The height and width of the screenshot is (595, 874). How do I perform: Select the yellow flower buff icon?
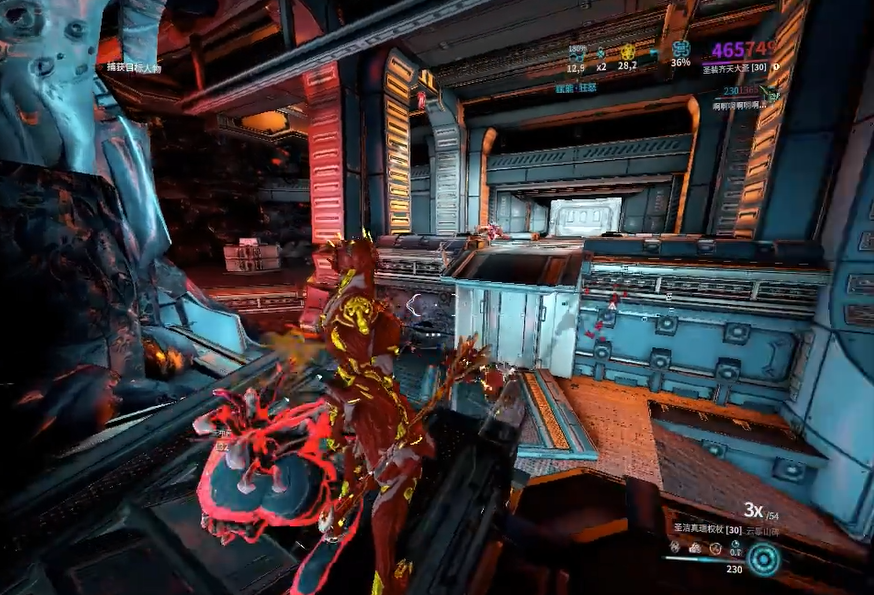pyautogui.click(x=627, y=52)
